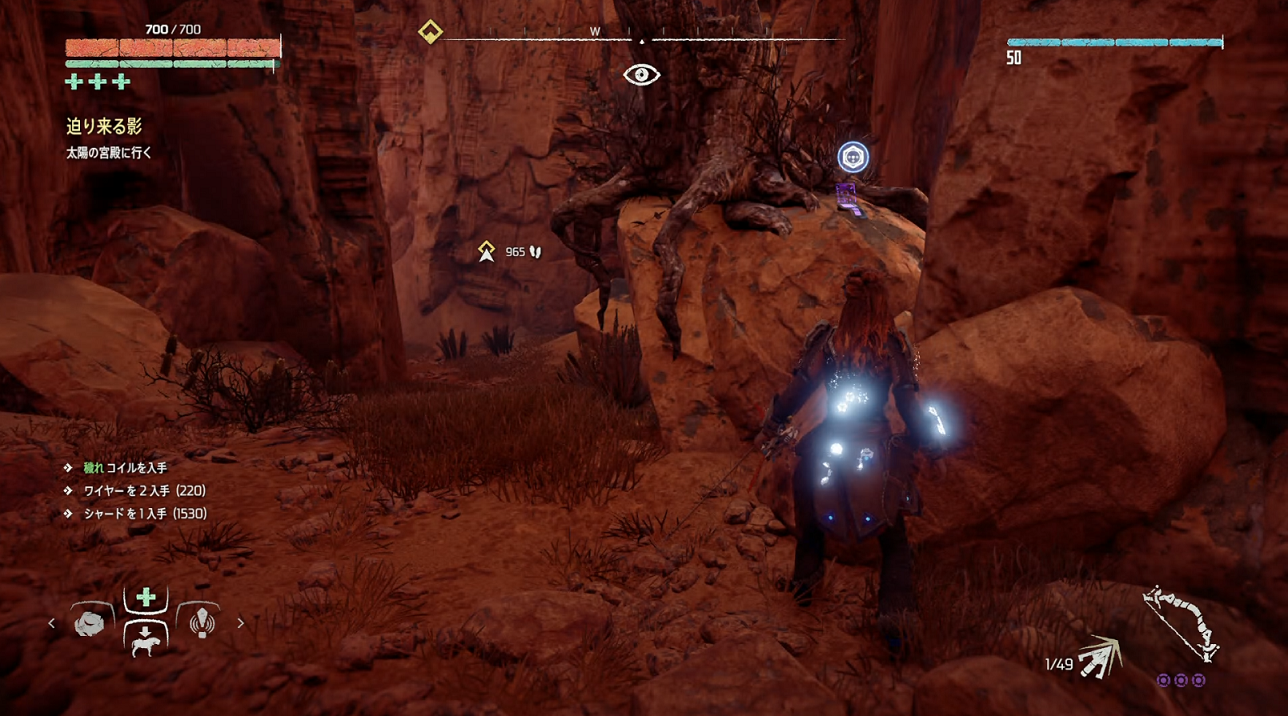Click the circular blue collectible marker
Image resolution: width=1288 pixels, height=716 pixels.
click(x=852, y=157)
